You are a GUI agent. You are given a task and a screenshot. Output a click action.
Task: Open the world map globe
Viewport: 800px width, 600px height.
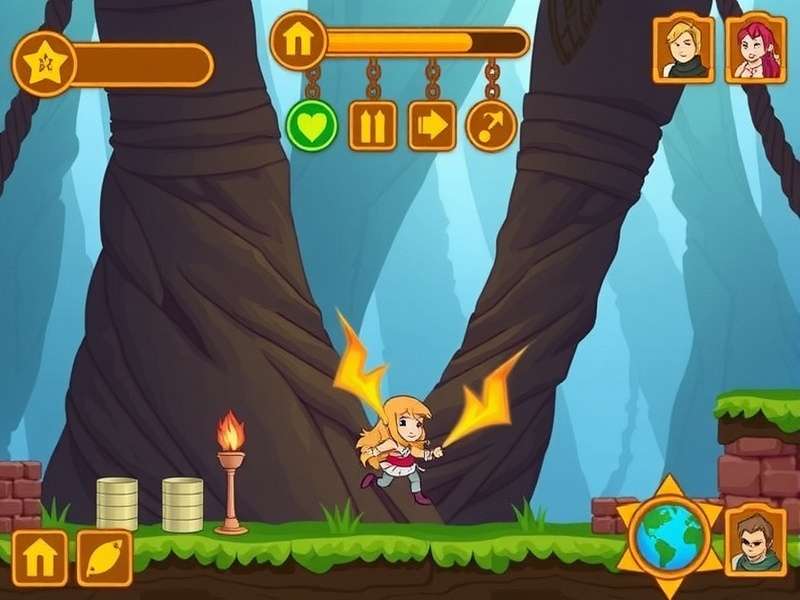668,536
